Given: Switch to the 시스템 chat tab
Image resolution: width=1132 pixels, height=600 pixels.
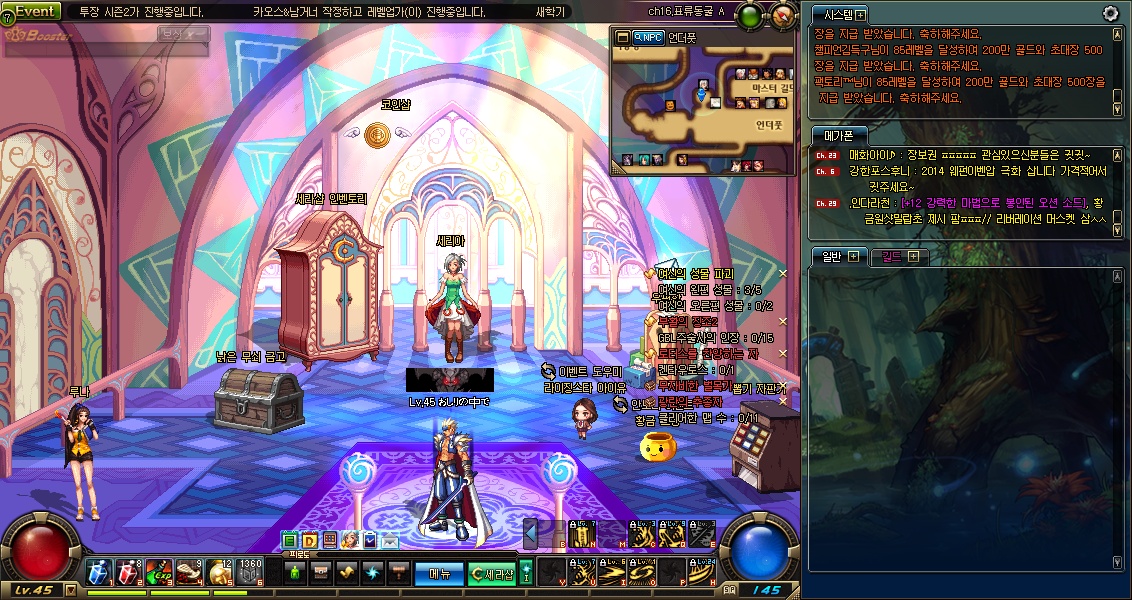Looking at the screenshot, I should [833, 15].
